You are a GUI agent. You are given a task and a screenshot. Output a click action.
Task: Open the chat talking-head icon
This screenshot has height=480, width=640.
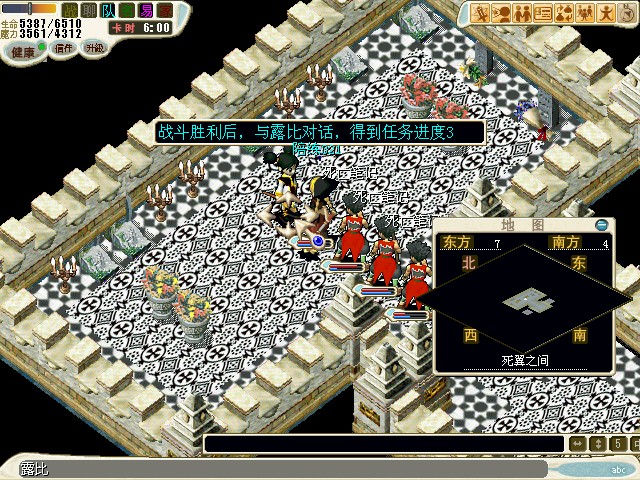pos(502,13)
